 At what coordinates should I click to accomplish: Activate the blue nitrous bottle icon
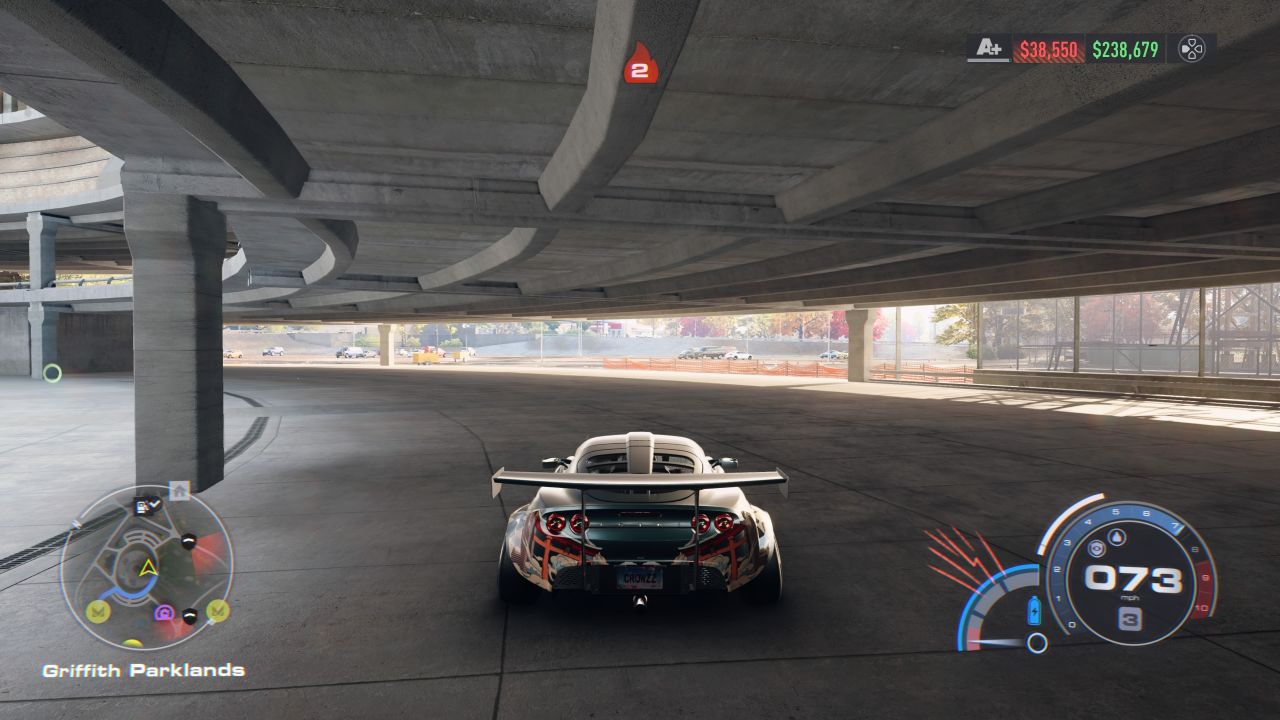point(1034,610)
